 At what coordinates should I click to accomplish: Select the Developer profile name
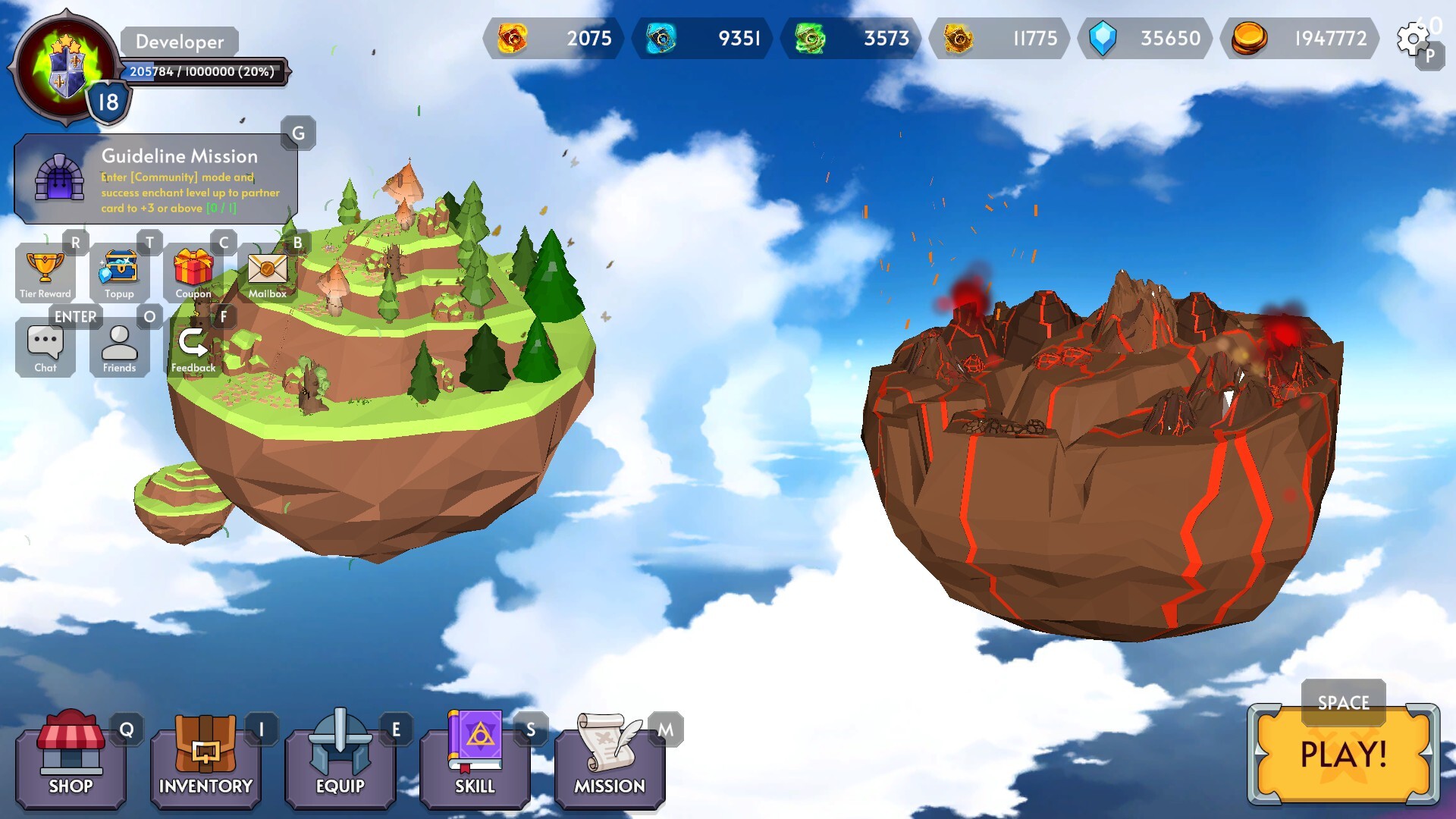click(x=180, y=42)
